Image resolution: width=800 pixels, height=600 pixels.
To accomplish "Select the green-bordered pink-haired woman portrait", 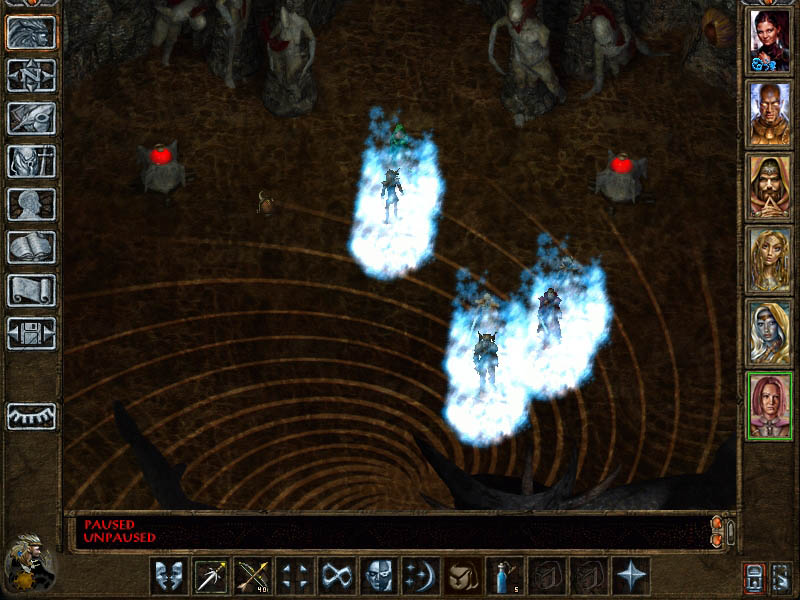I will point(769,405).
